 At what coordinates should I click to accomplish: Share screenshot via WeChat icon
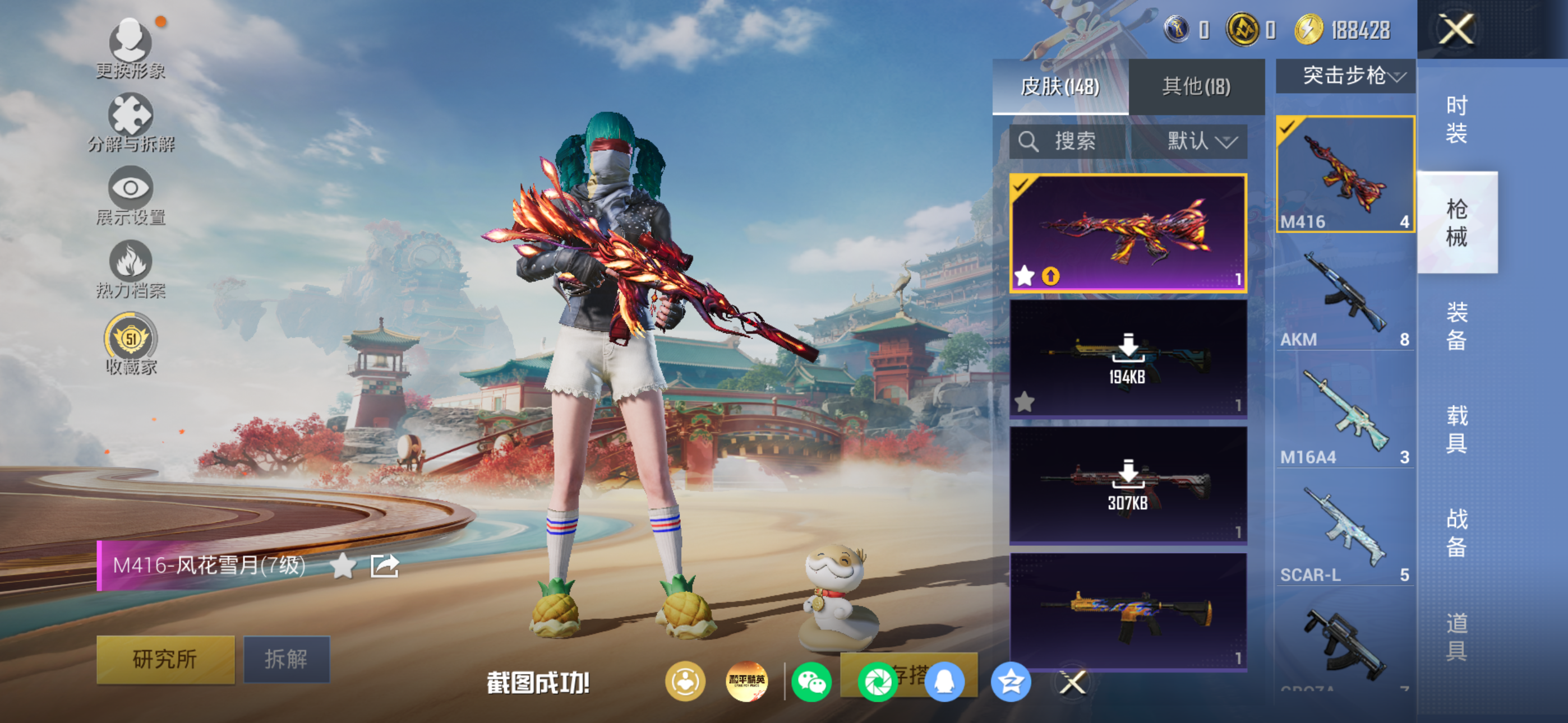point(811,682)
